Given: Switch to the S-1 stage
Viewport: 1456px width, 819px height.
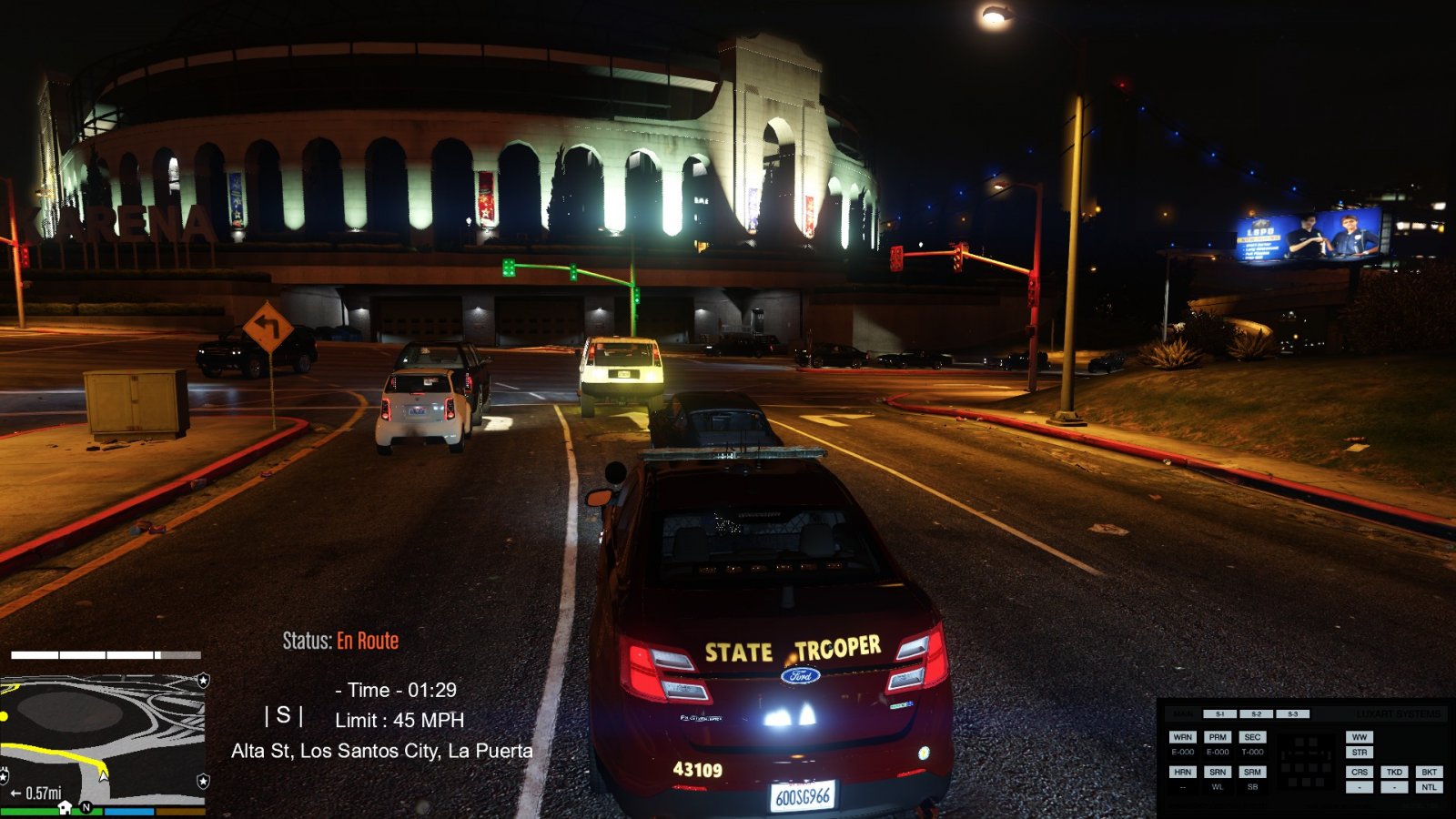Looking at the screenshot, I should [1219, 714].
